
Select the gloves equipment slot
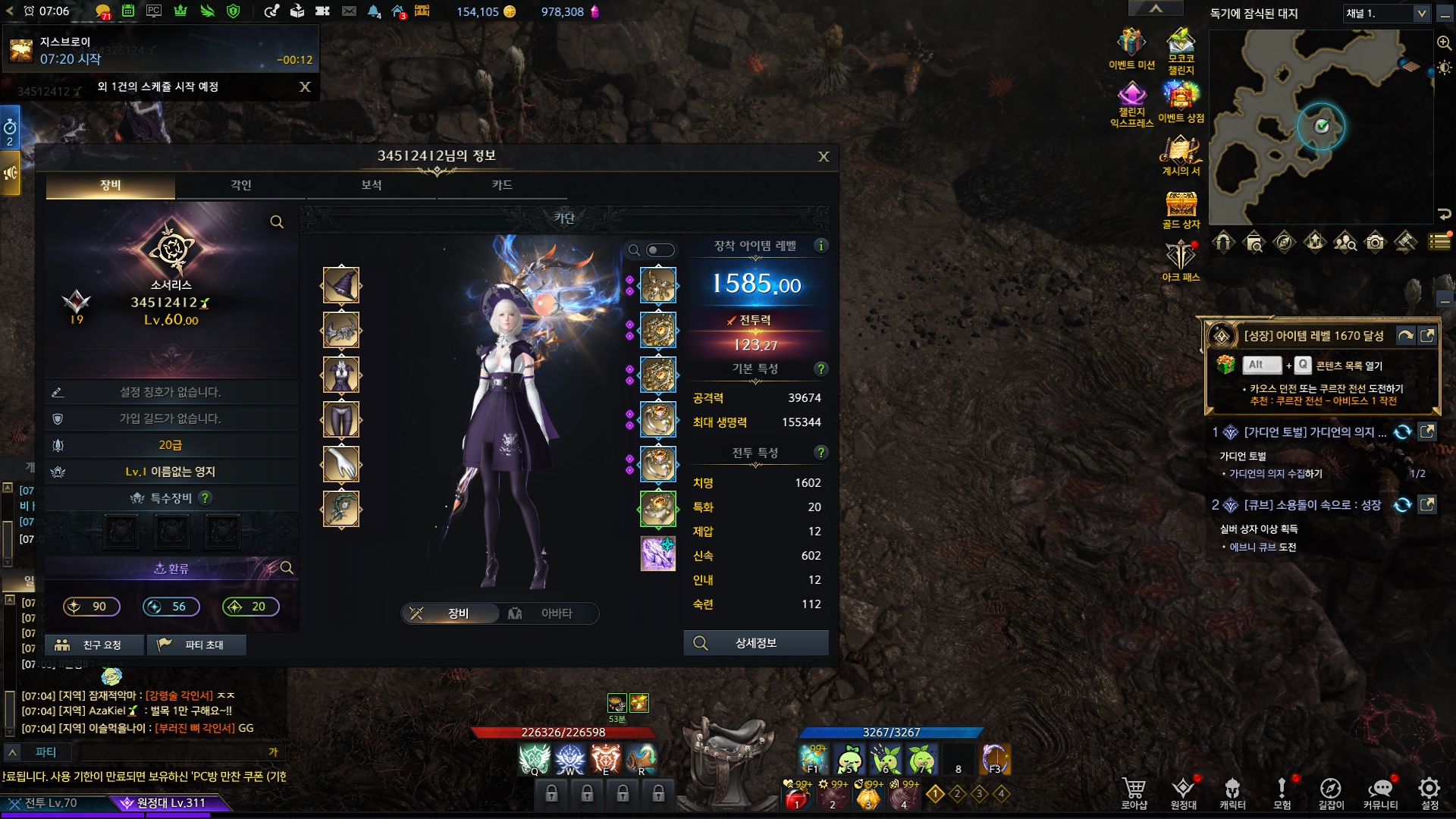[x=341, y=464]
